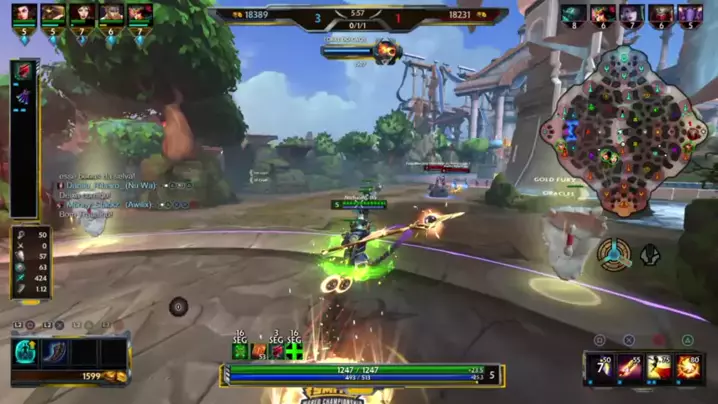Click the orange buff icon above health bar
Viewport: 718px width, 404px height.
click(259, 351)
